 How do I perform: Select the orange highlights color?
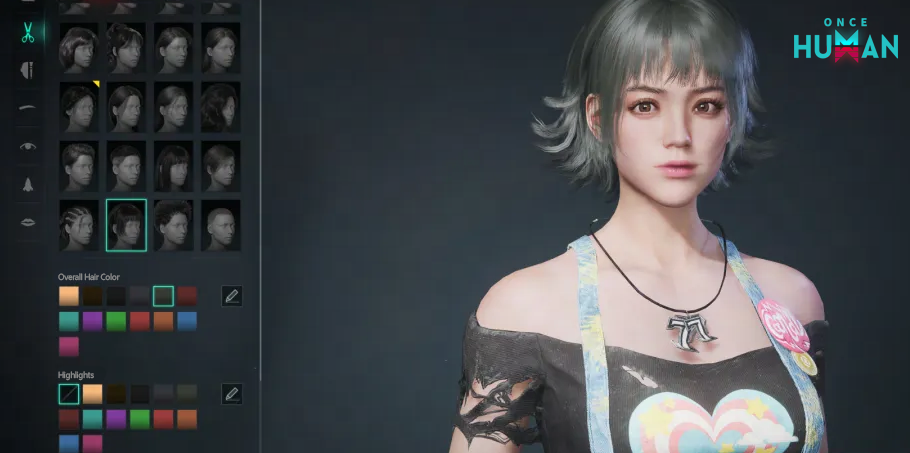(x=187, y=419)
